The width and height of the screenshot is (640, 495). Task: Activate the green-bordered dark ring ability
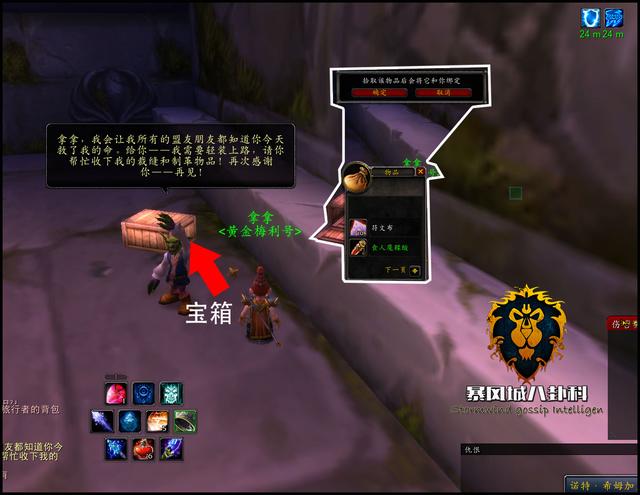click(183, 421)
